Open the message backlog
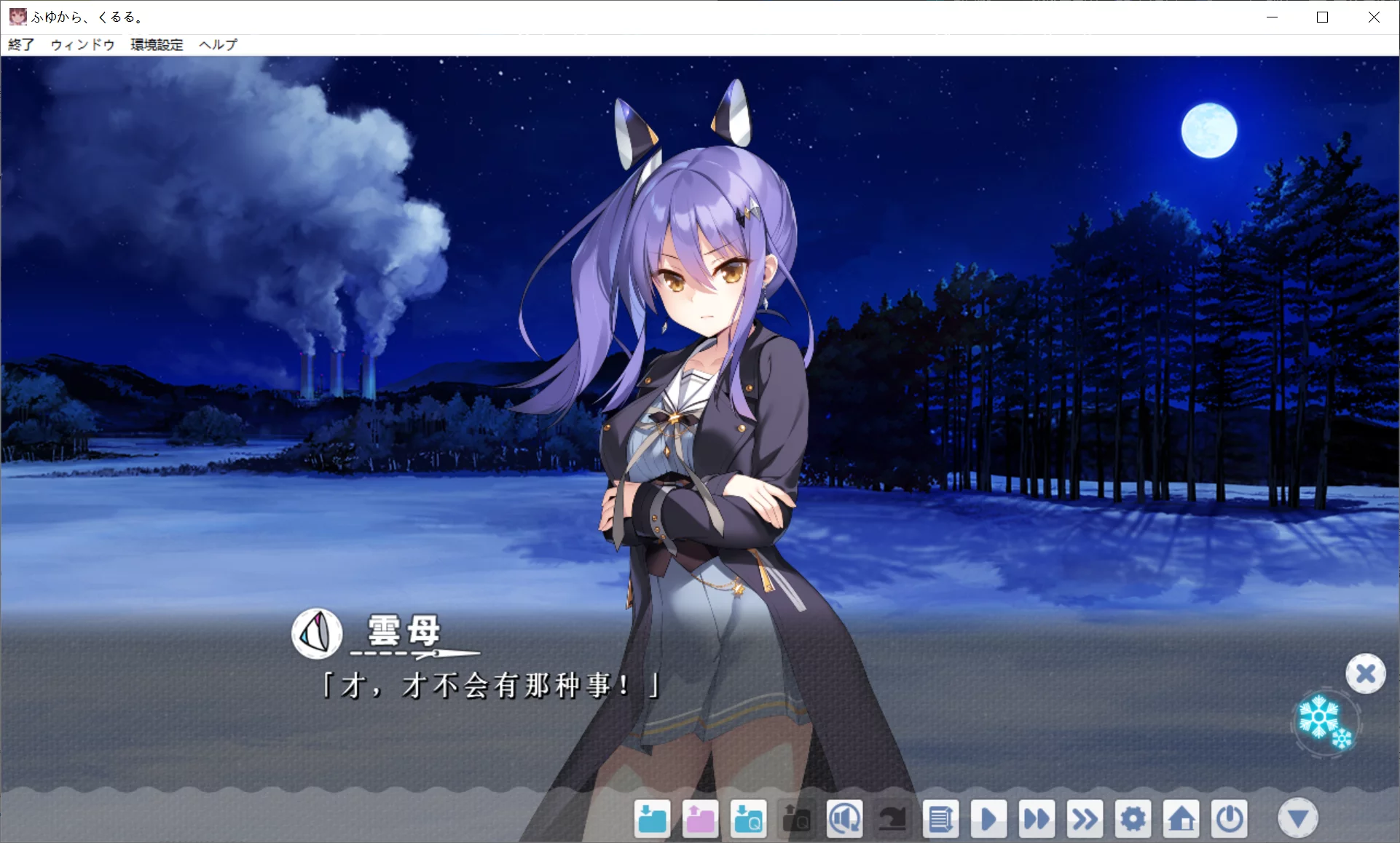Screen dimensions: 1400x843 [941, 818]
